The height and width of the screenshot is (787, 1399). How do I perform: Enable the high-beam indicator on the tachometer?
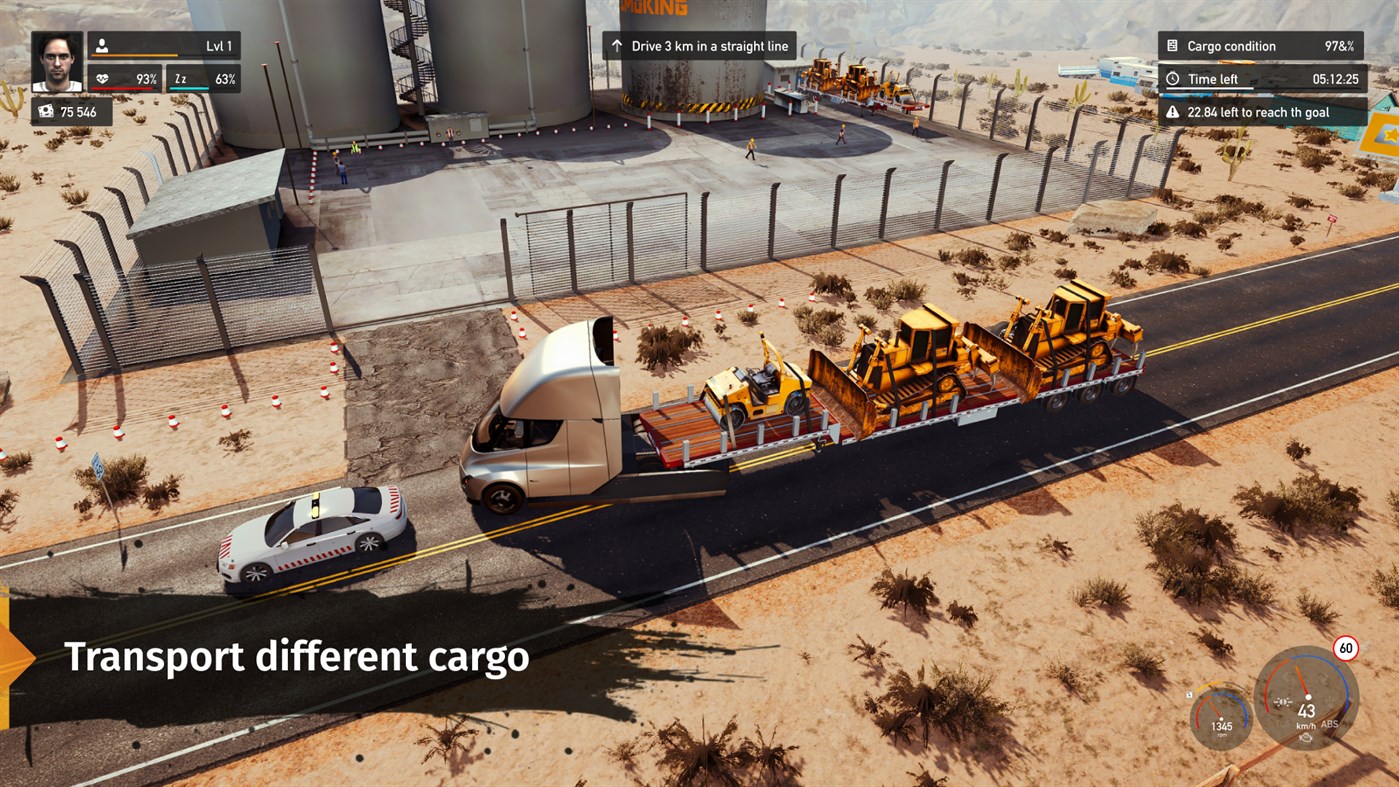tap(1190, 695)
